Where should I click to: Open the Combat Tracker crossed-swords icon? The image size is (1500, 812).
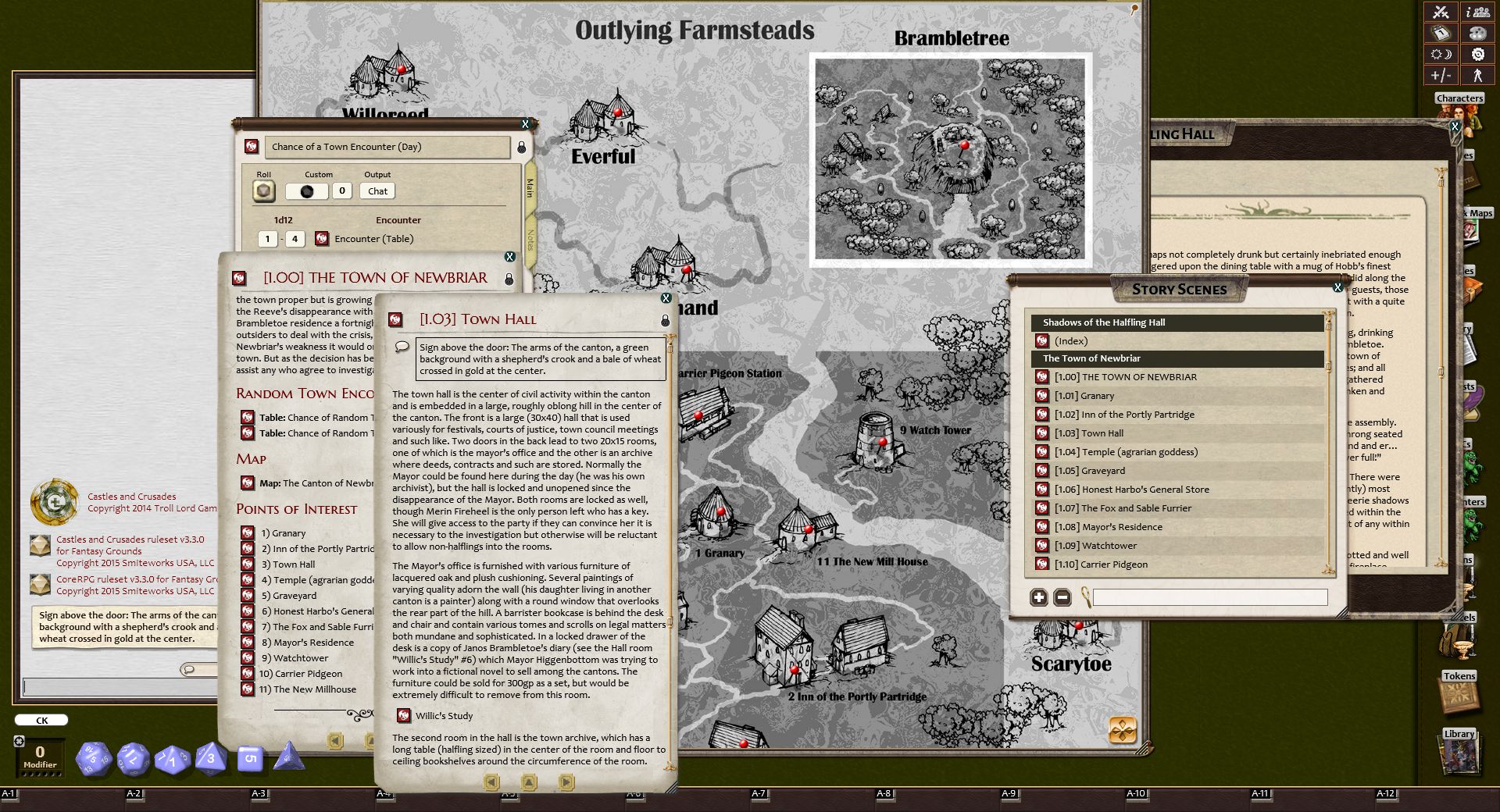(1441, 12)
